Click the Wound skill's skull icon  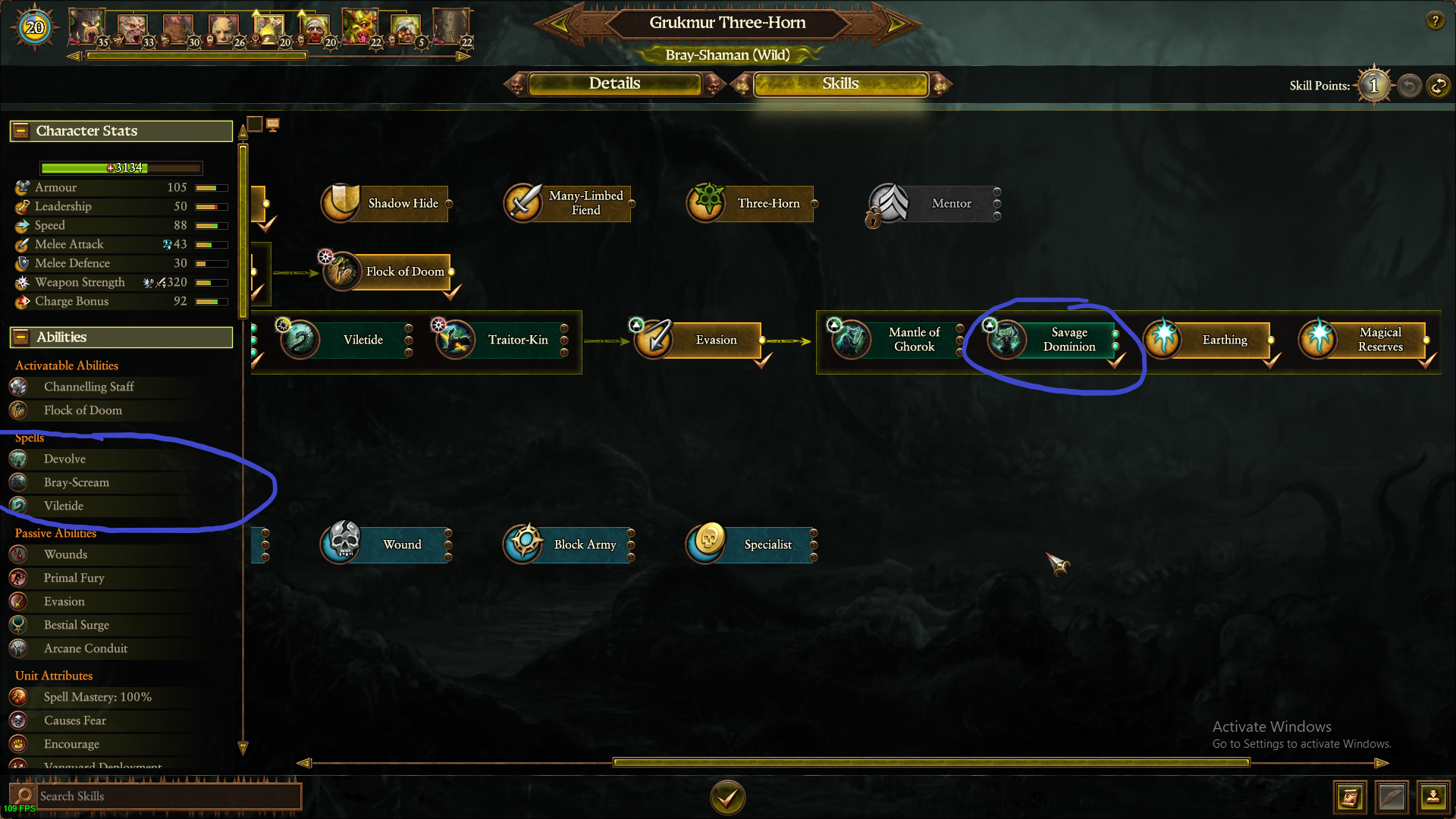click(340, 544)
